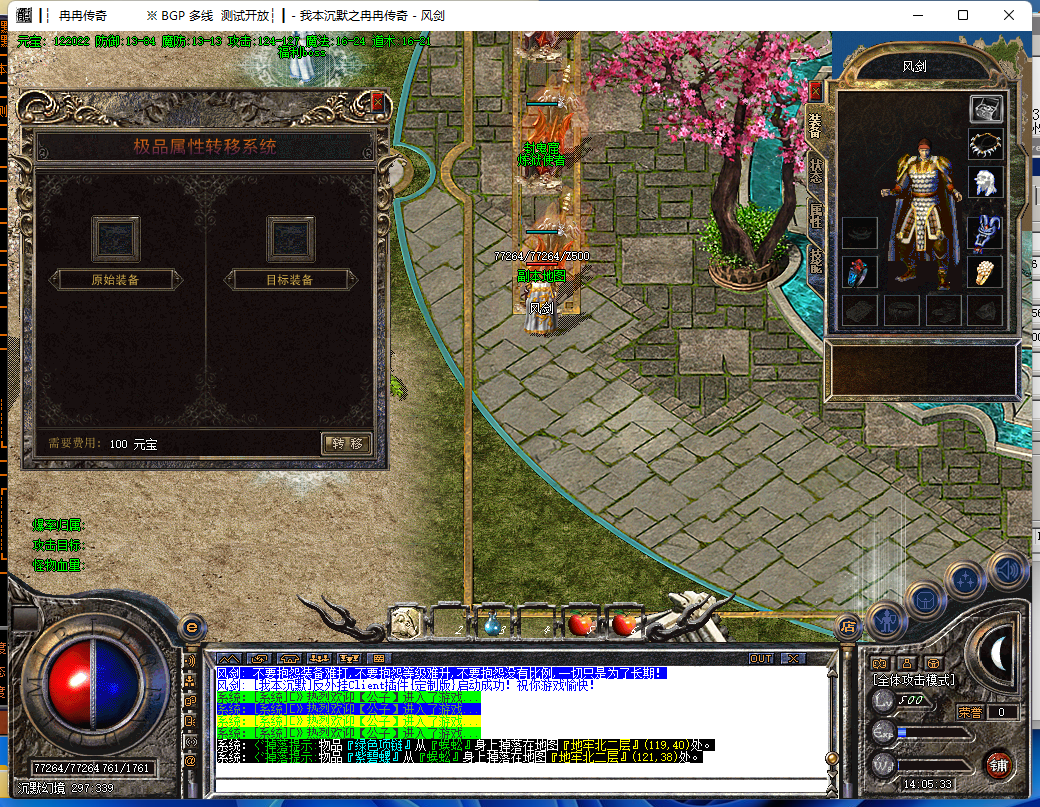Image resolution: width=1040 pixels, height=807 pixels.
Task: Click the OUT button on chat bar
Action: pyautogui.click(x=761, y=658)
